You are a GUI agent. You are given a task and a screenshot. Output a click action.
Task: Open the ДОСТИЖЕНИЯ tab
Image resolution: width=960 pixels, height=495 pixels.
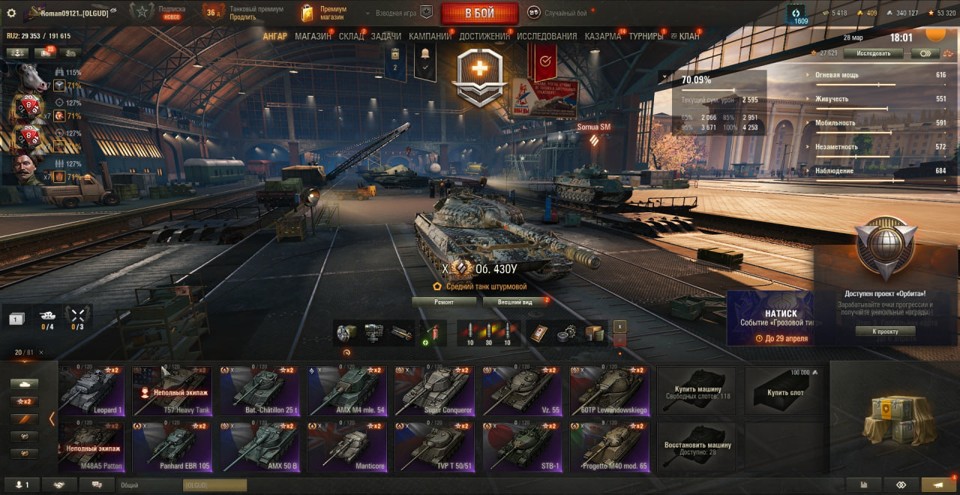(485, 36)
